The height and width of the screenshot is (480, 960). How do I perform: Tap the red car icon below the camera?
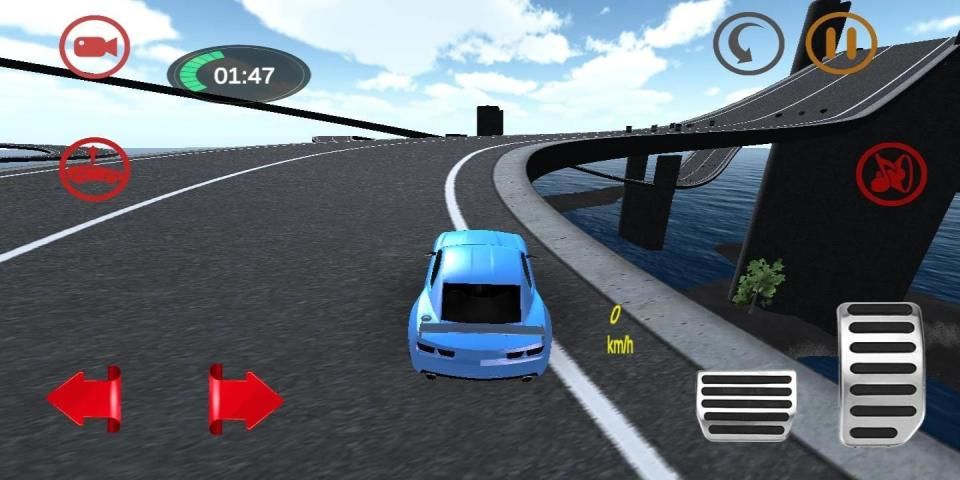[x=94, y=170]
